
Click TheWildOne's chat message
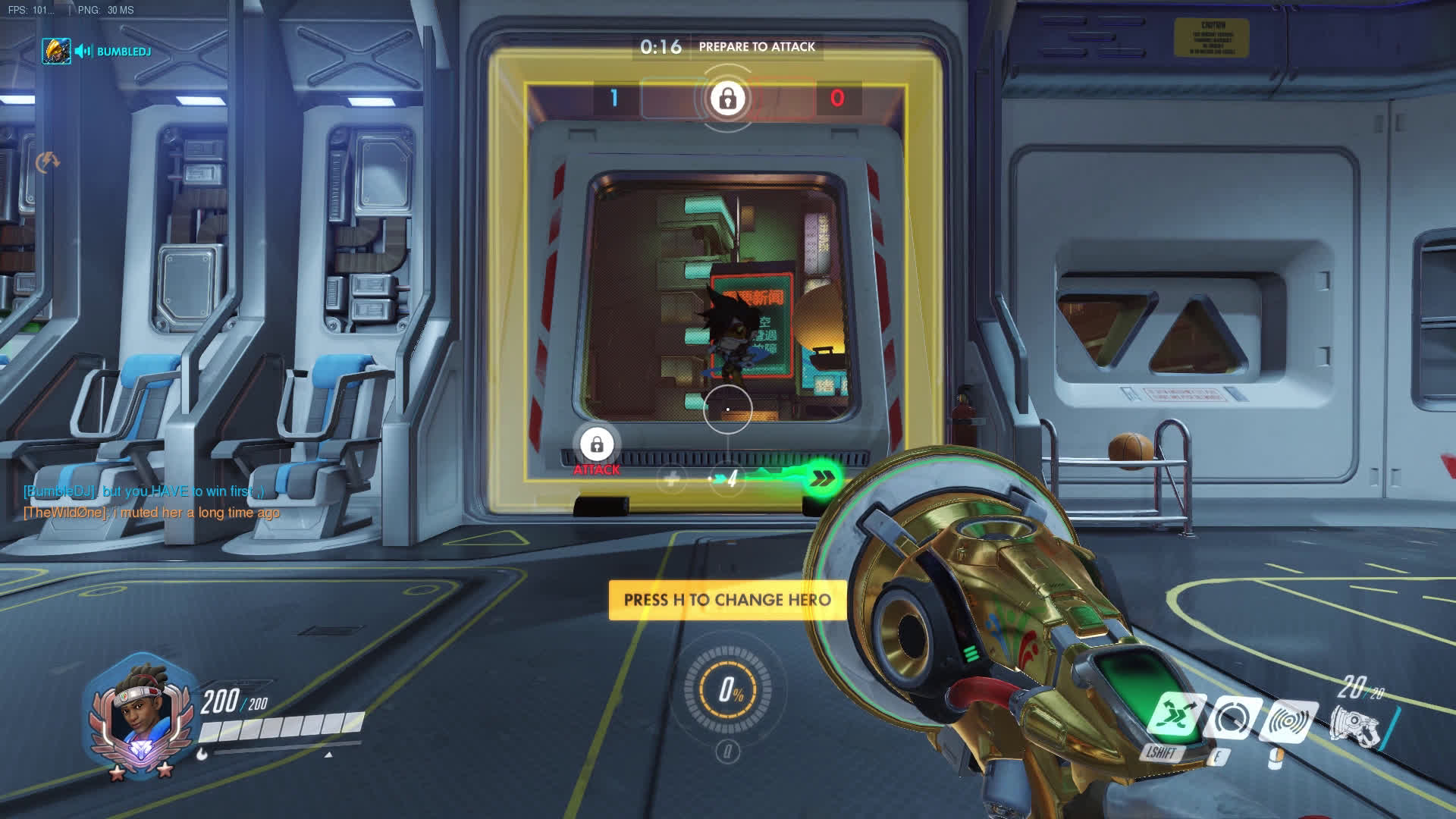[152, 513]
